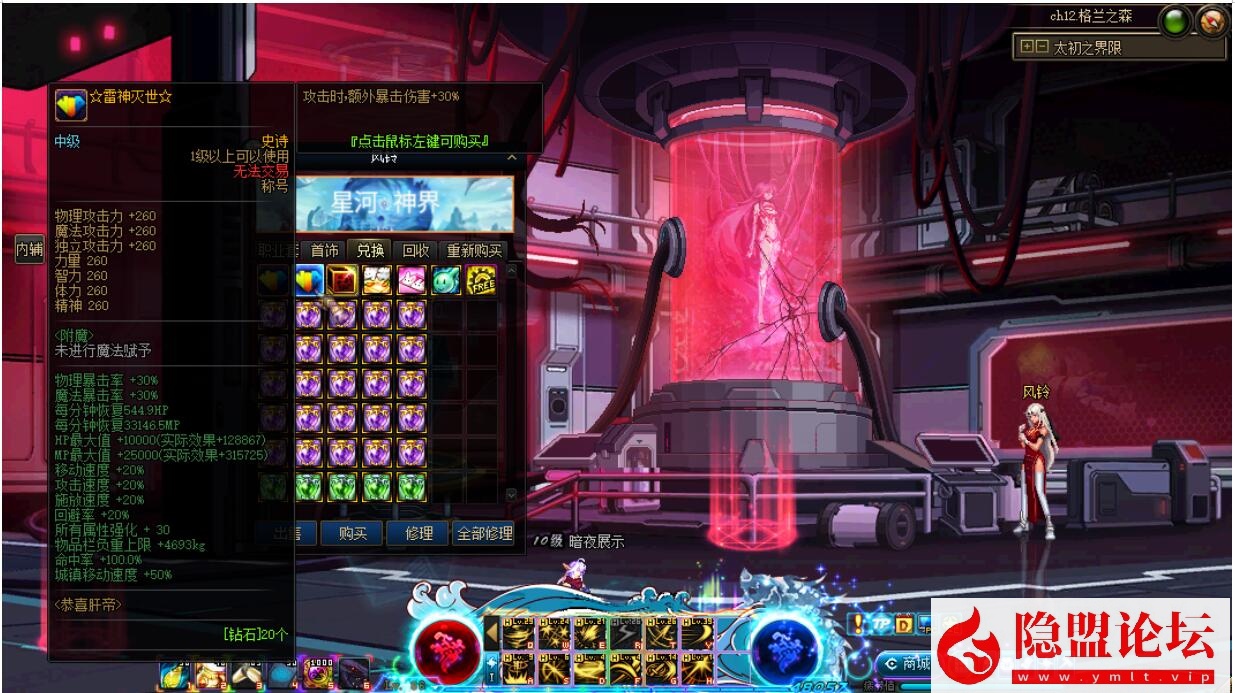
Task: Pick the pink bunny shop item
Action: click(411, 281)
